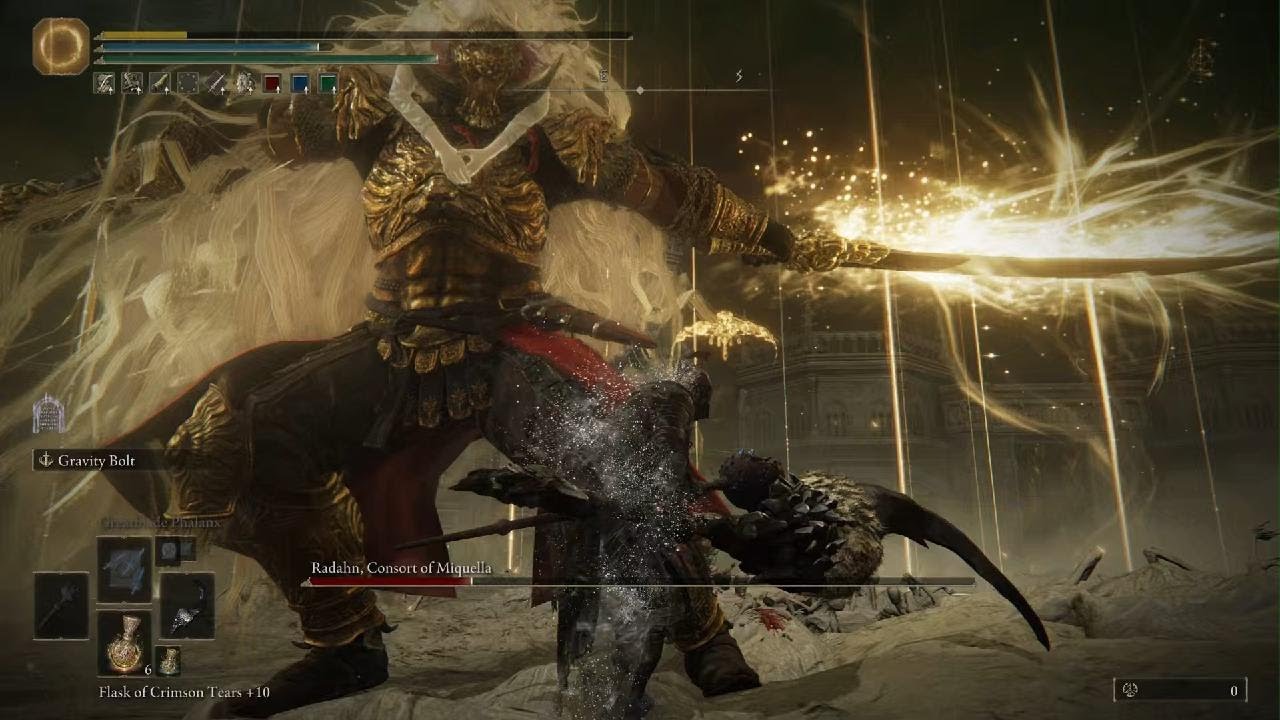Choose the right-hand weapon slot

[187, 606]
